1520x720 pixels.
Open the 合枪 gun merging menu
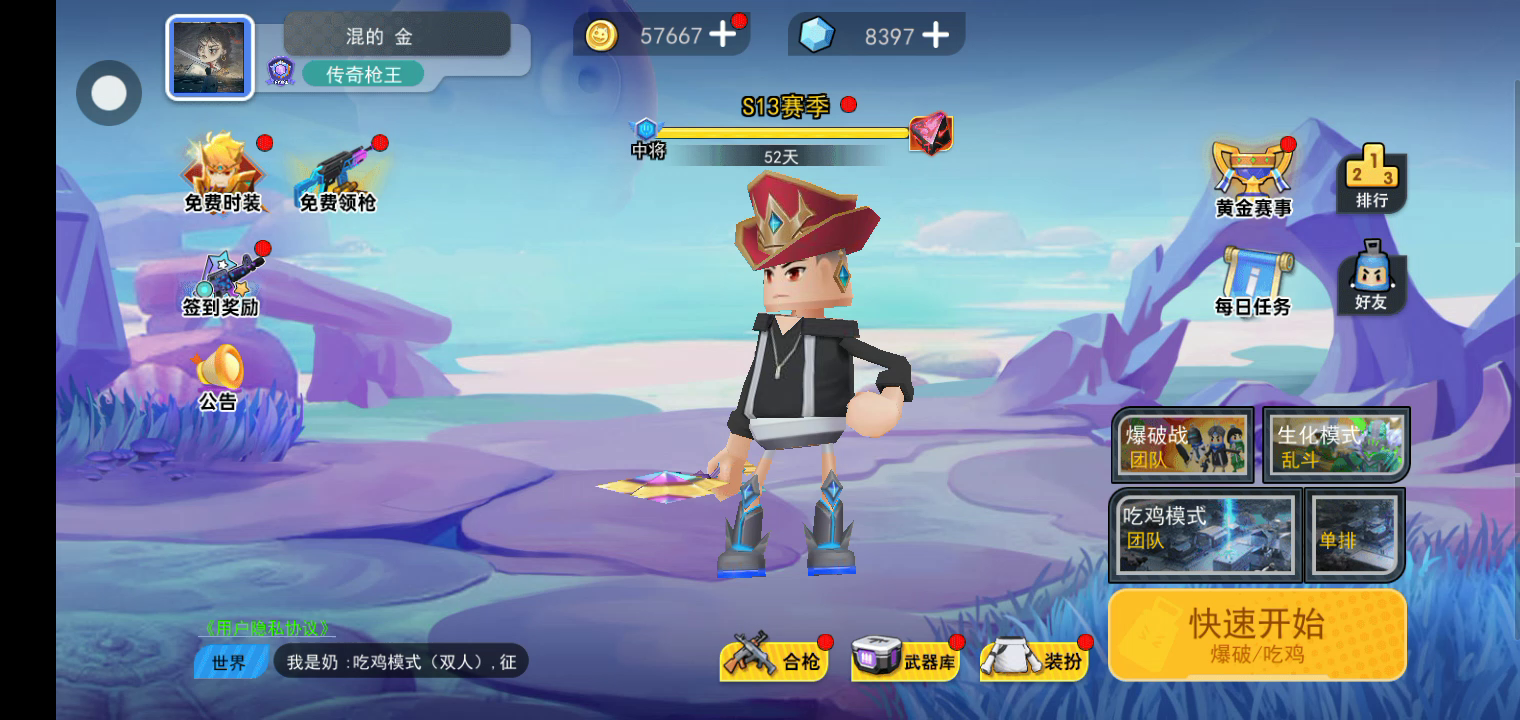coord(775,660)
